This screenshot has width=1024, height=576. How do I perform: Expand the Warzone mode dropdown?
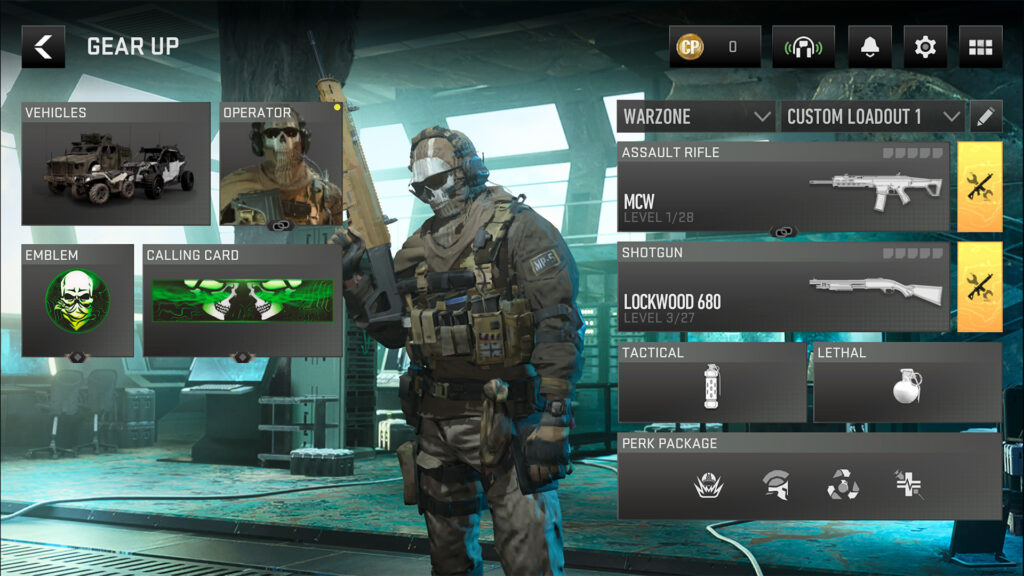[696, 116]
